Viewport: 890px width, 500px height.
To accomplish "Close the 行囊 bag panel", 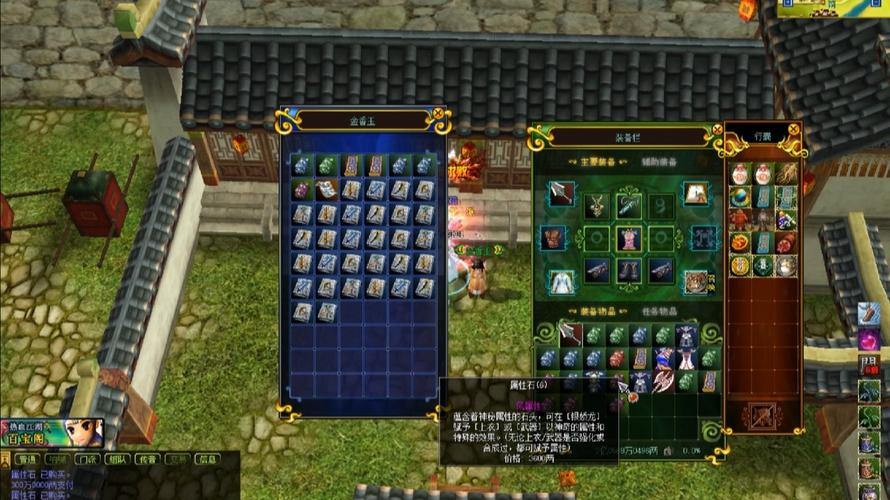I will point(794,129).
